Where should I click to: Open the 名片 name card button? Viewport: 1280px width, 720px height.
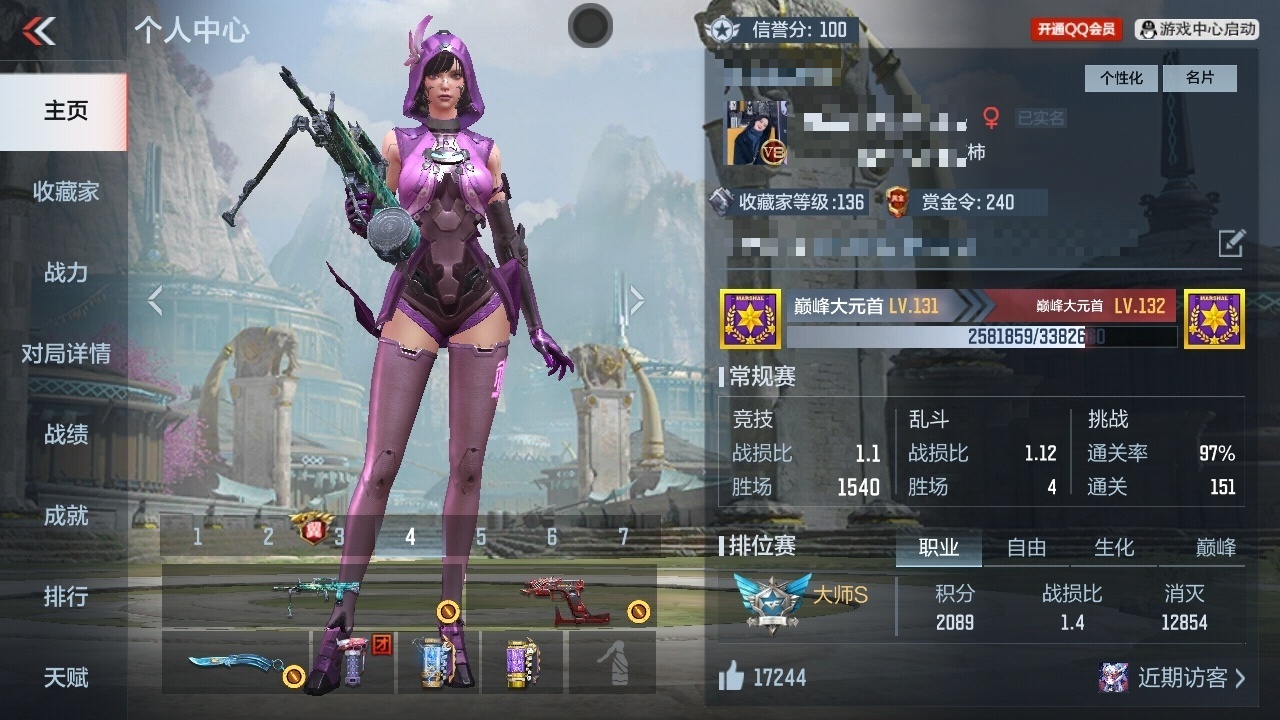click(1199, 78)
